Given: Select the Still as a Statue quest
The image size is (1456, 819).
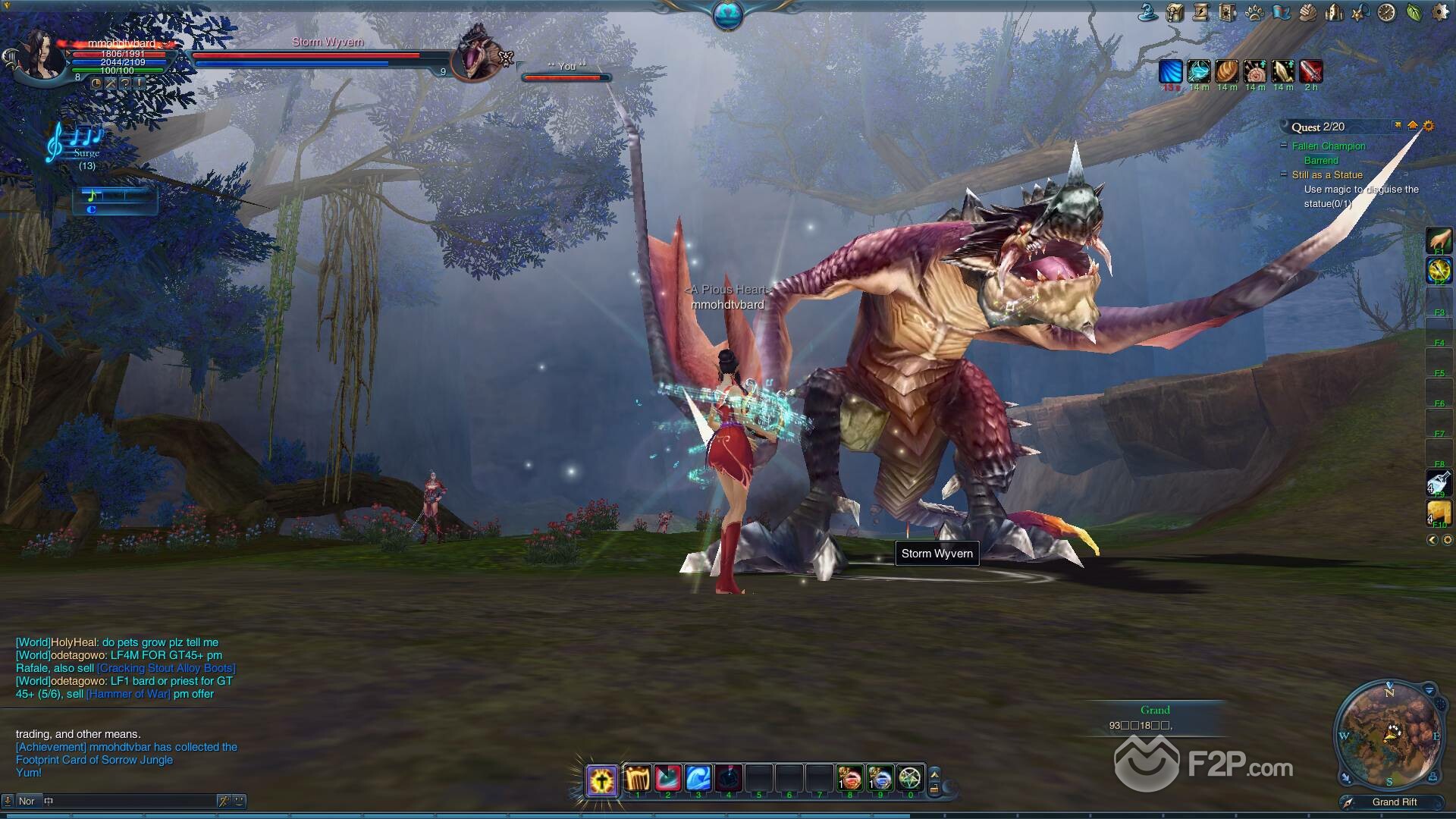Looking at the screenshot, I should click(1327, 175).
